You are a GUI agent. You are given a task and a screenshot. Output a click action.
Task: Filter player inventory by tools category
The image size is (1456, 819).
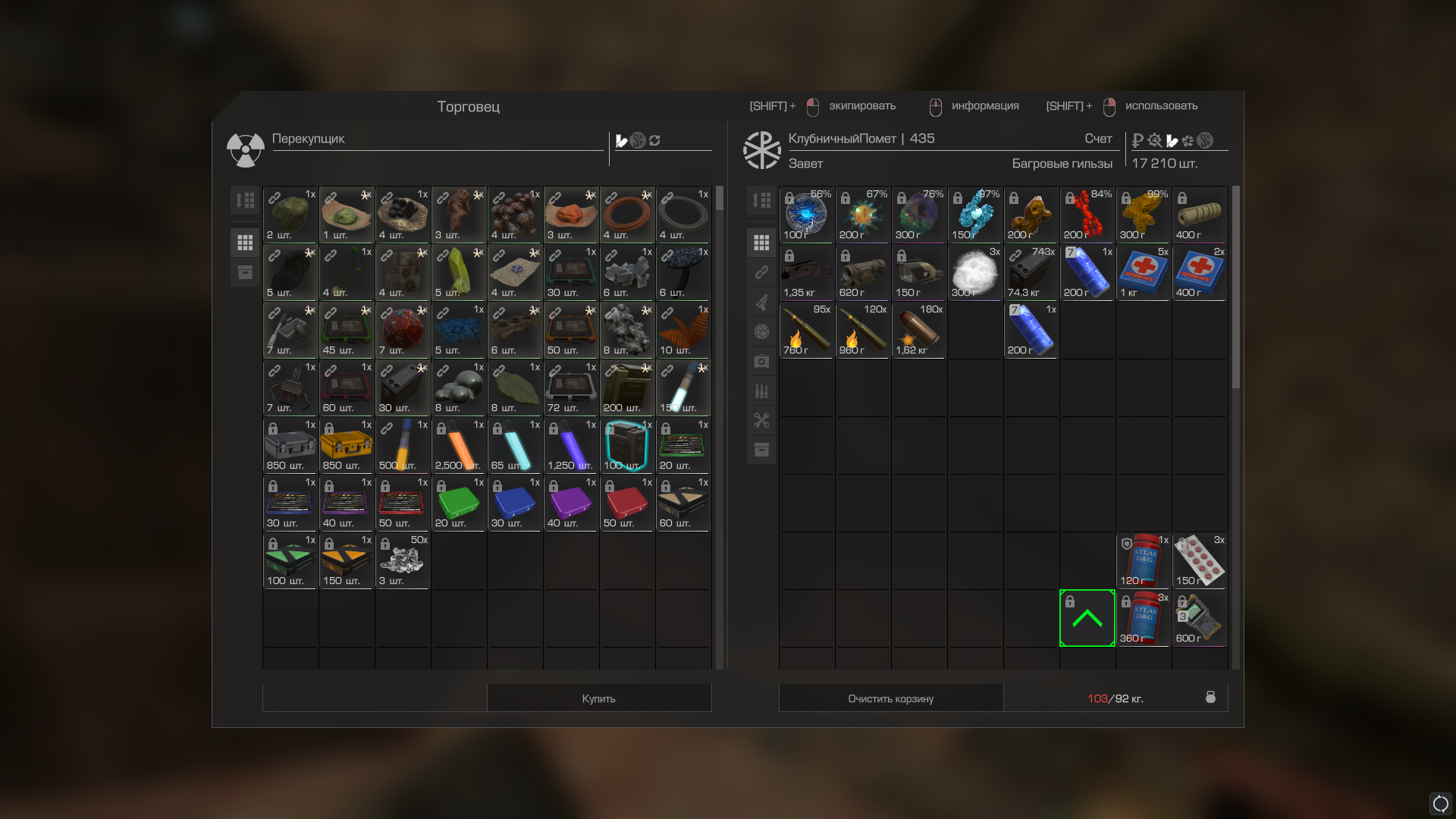[x=761, y=420]
